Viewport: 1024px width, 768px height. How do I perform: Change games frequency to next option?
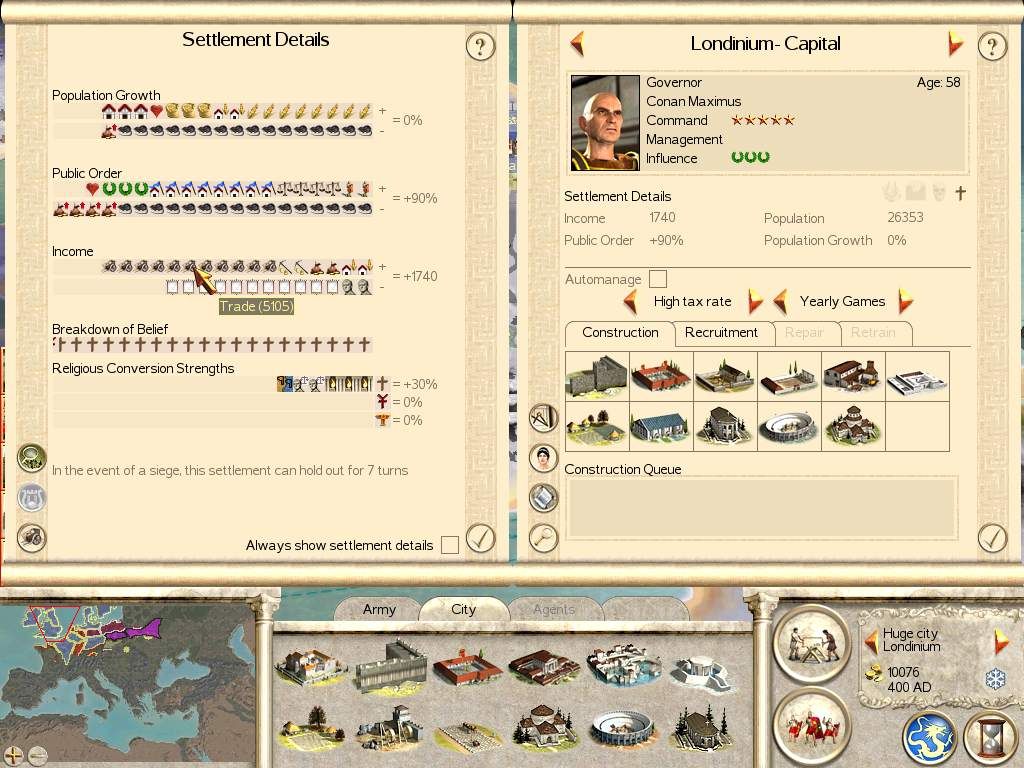pos(905,301)
